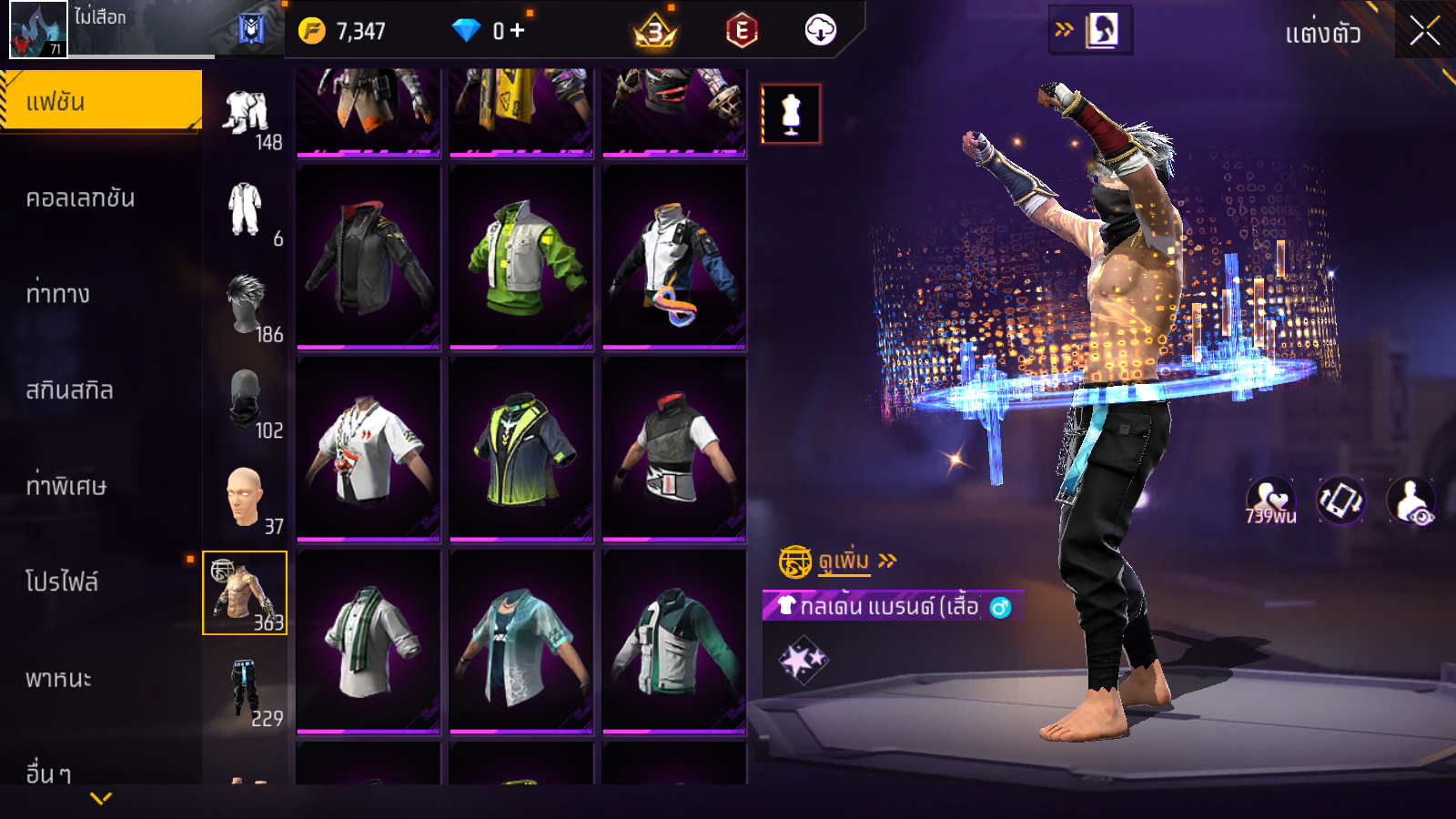Click the mannequin preview button
Image resolution: width=1456 pixels, height=819 pixels.
pos(791,115)
